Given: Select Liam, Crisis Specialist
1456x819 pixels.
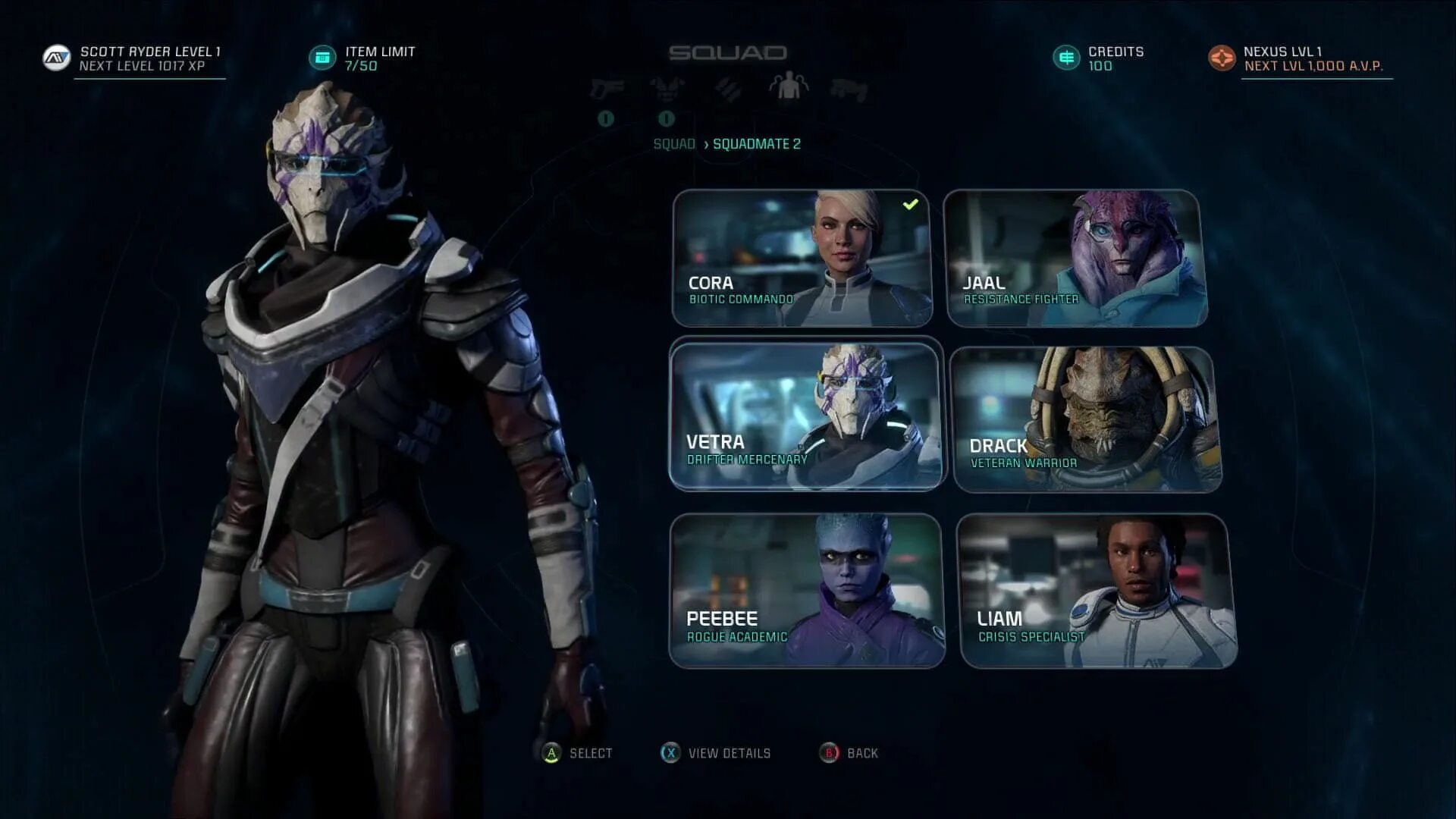Looking at the screenshot, I should point(1097,591).
